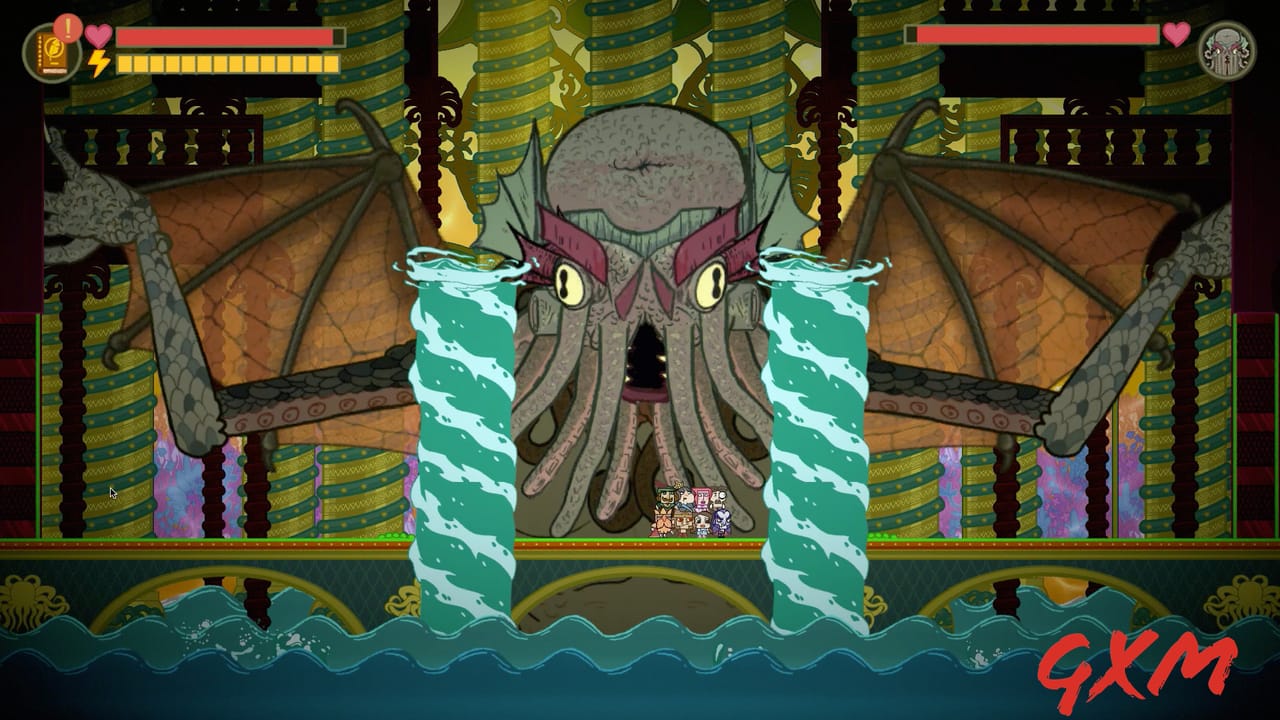Select the pink heart icon beside player health

[97, 36]
